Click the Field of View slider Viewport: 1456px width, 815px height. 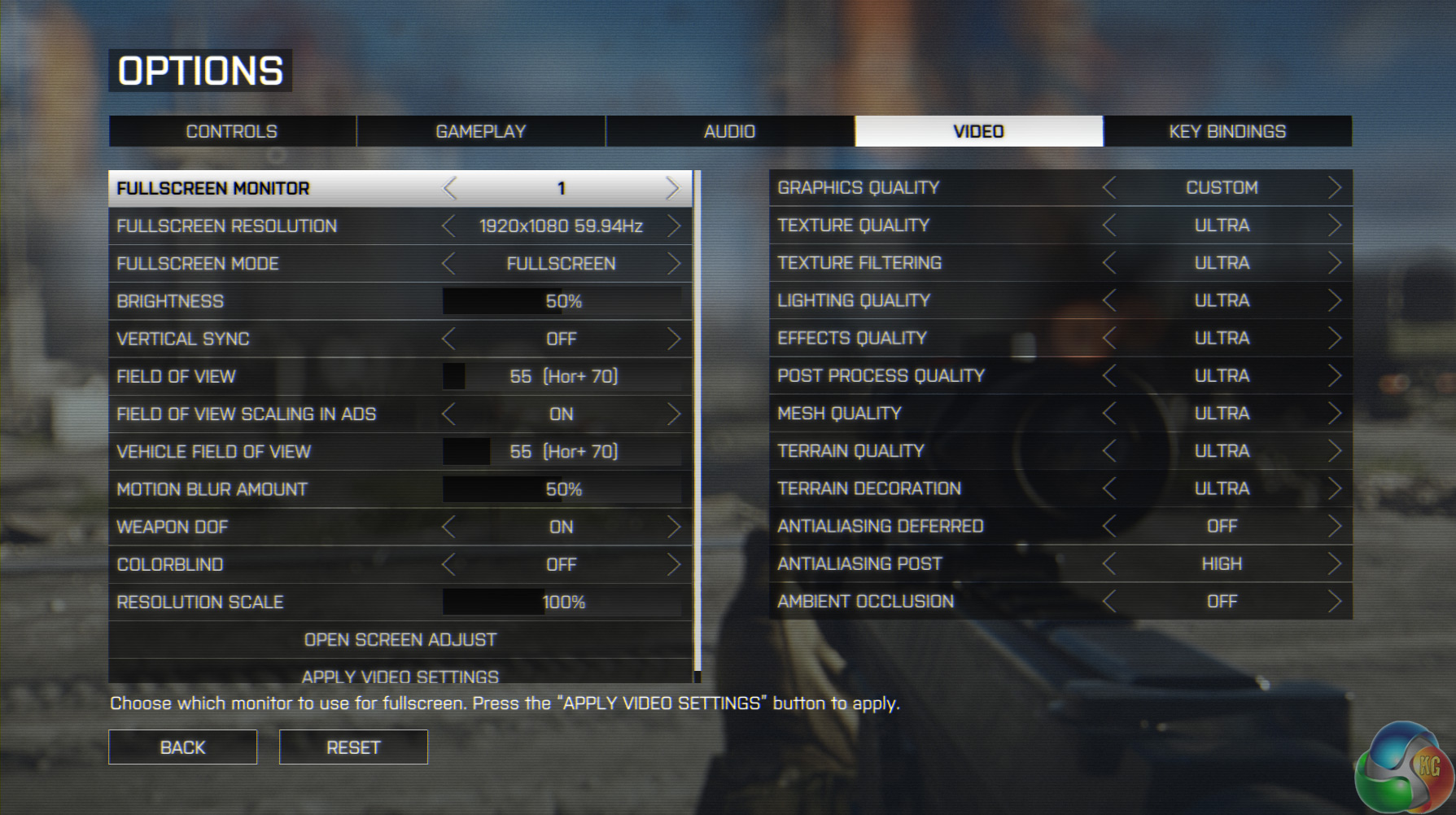(x=562, y=376)
